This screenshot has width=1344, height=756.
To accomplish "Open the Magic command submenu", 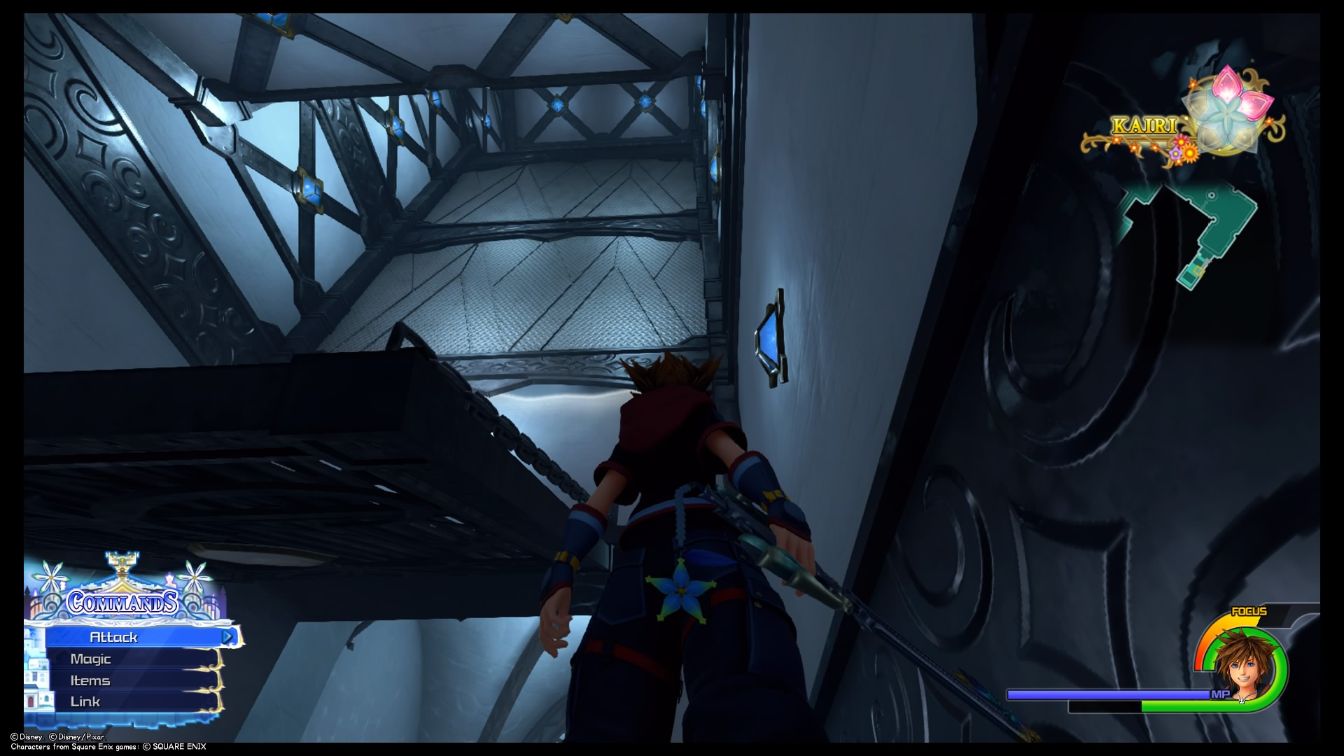I will pos(90,658).
